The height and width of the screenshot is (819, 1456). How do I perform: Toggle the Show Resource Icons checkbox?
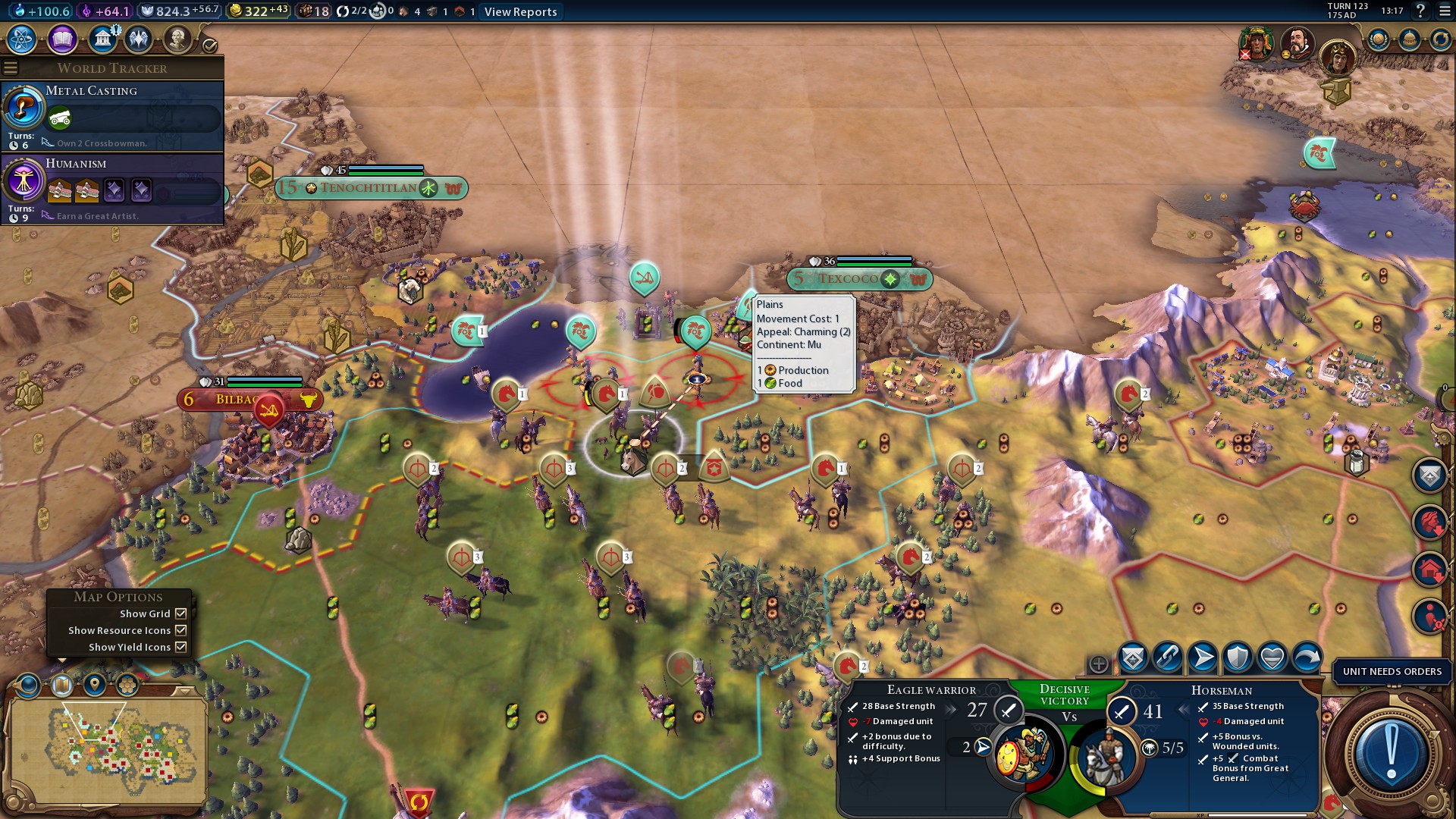(180, 630)
